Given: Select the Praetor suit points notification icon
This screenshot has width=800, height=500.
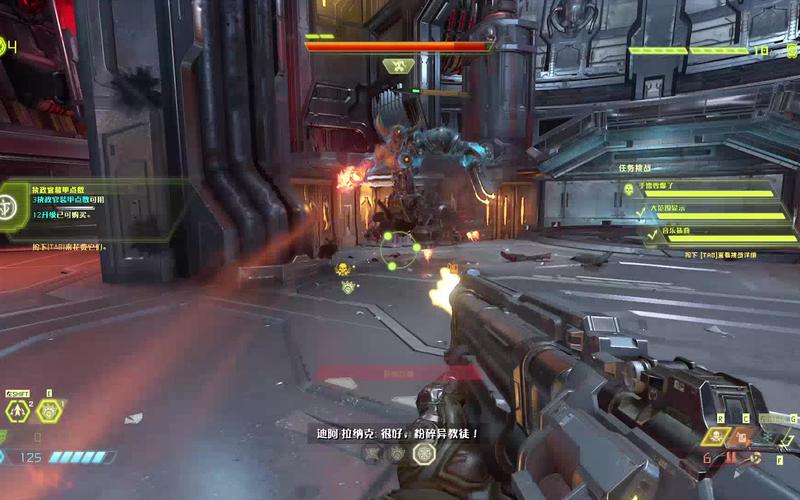Looking at the screenshot, I should (8, 206).
